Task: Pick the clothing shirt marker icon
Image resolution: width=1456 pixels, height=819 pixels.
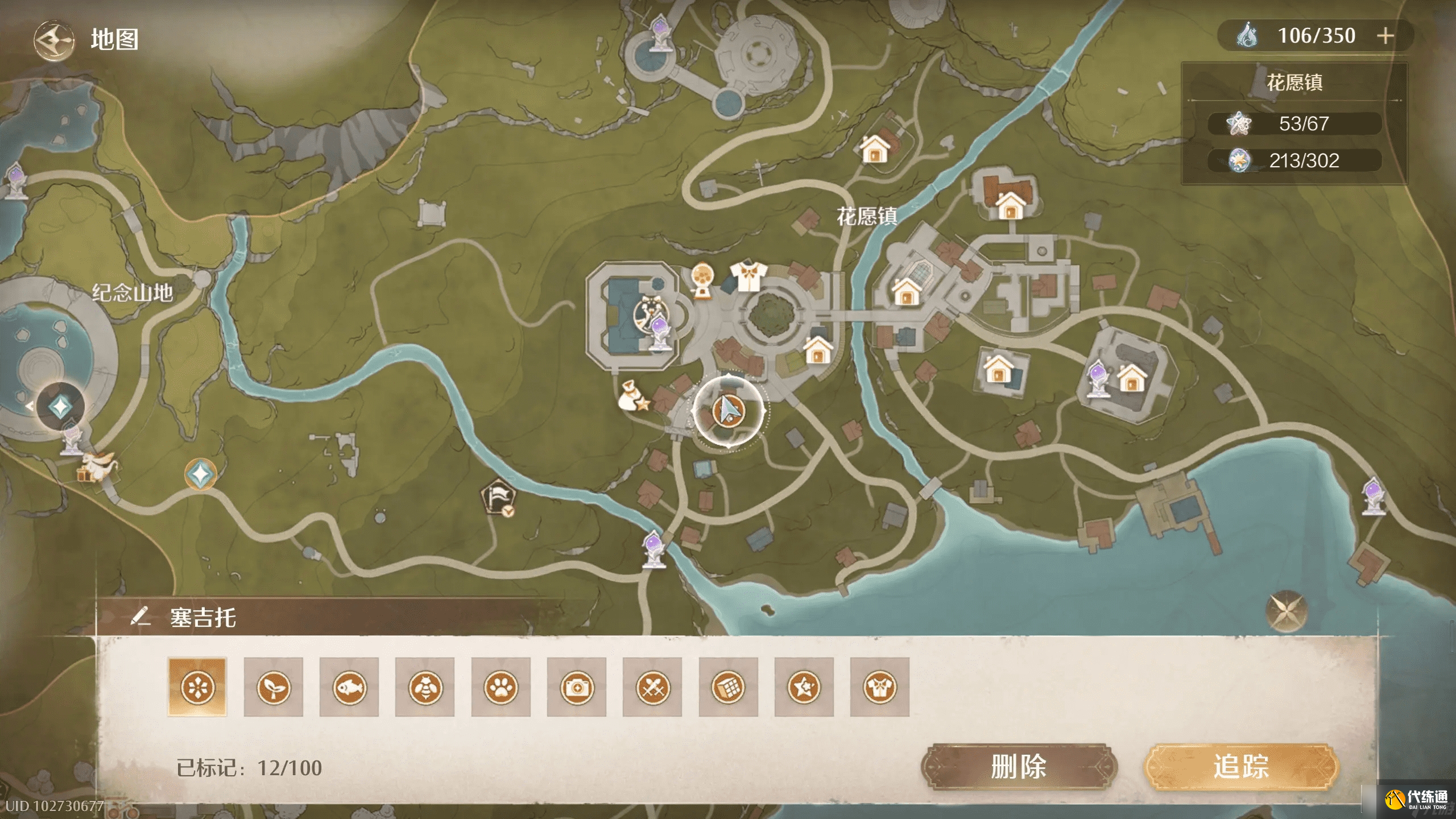Action: [x=880, y=687]
